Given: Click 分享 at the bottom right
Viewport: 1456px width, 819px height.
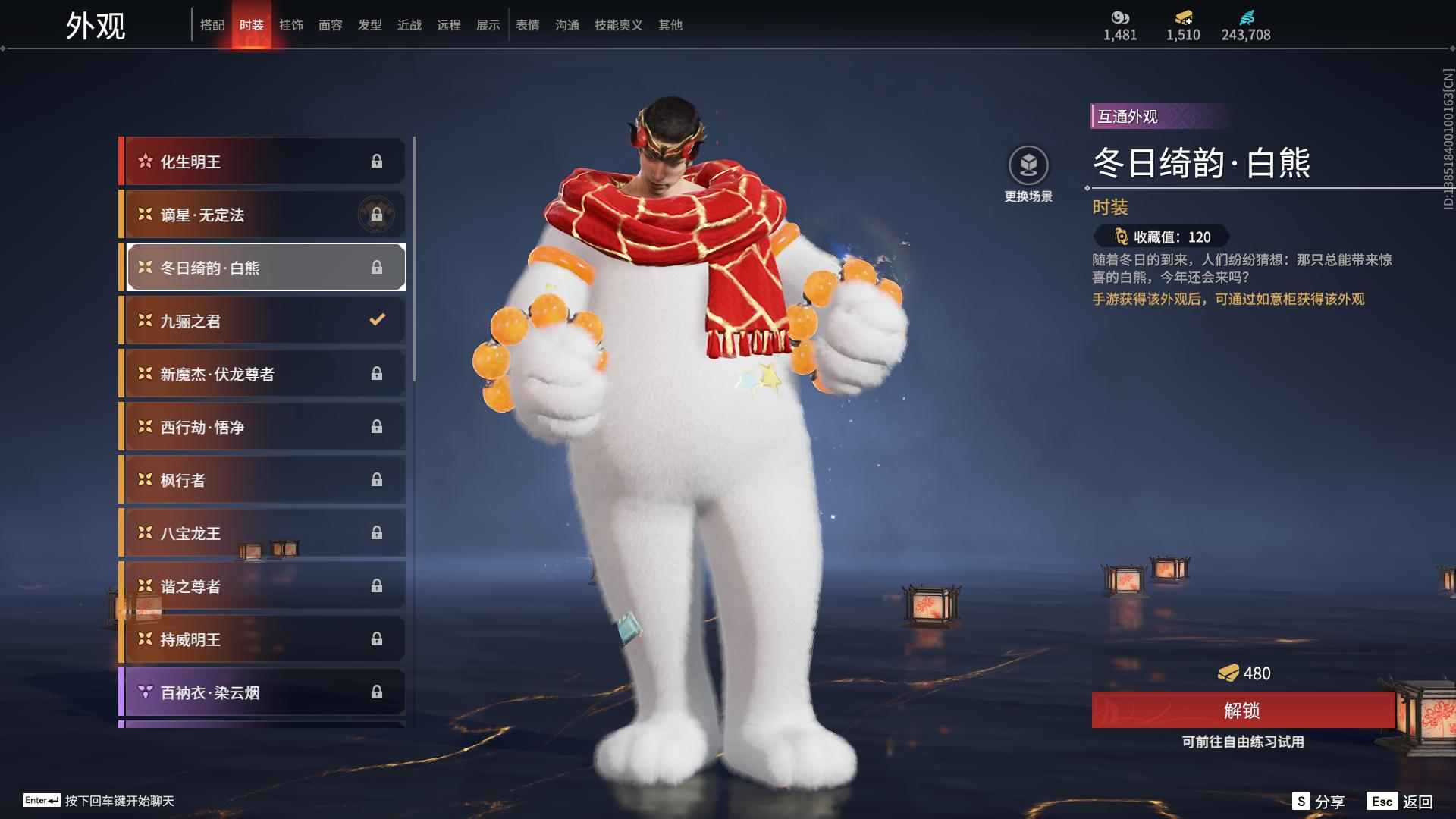Looking at the screenshot, I should pyautogui.click(x=1319, y=799).
